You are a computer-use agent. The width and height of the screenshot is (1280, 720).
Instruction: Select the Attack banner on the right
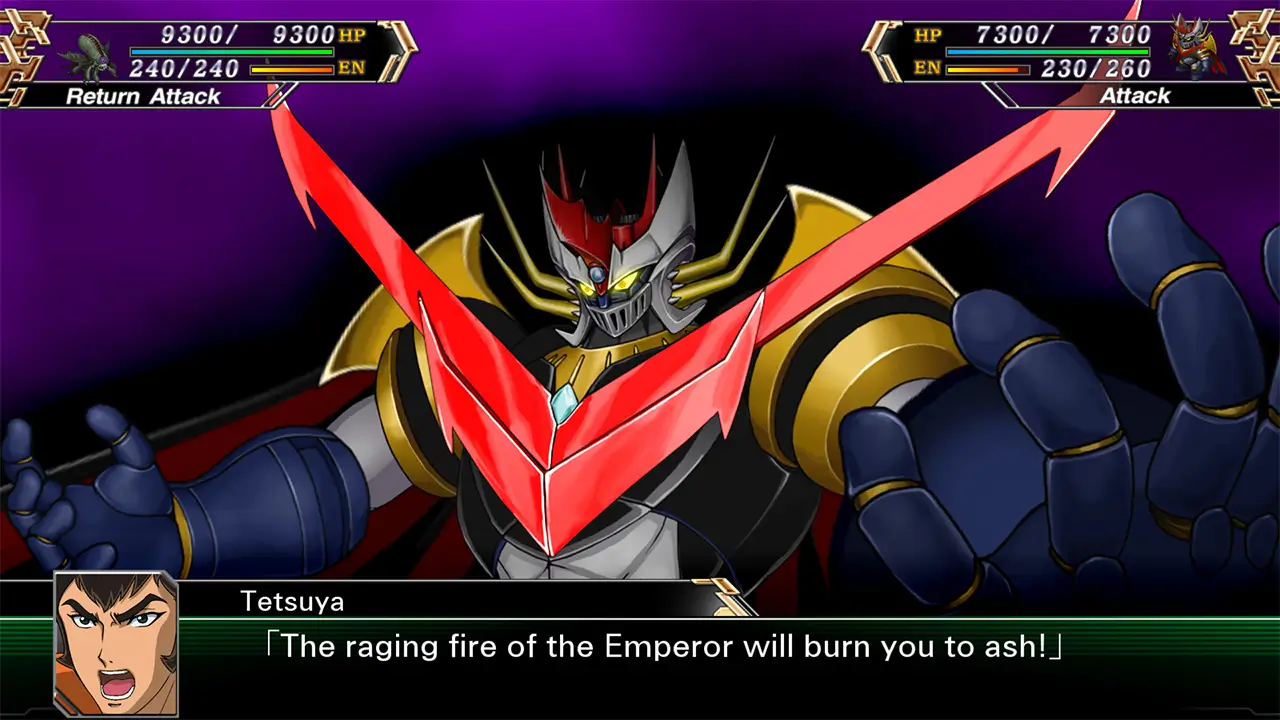click(1135, 97)
